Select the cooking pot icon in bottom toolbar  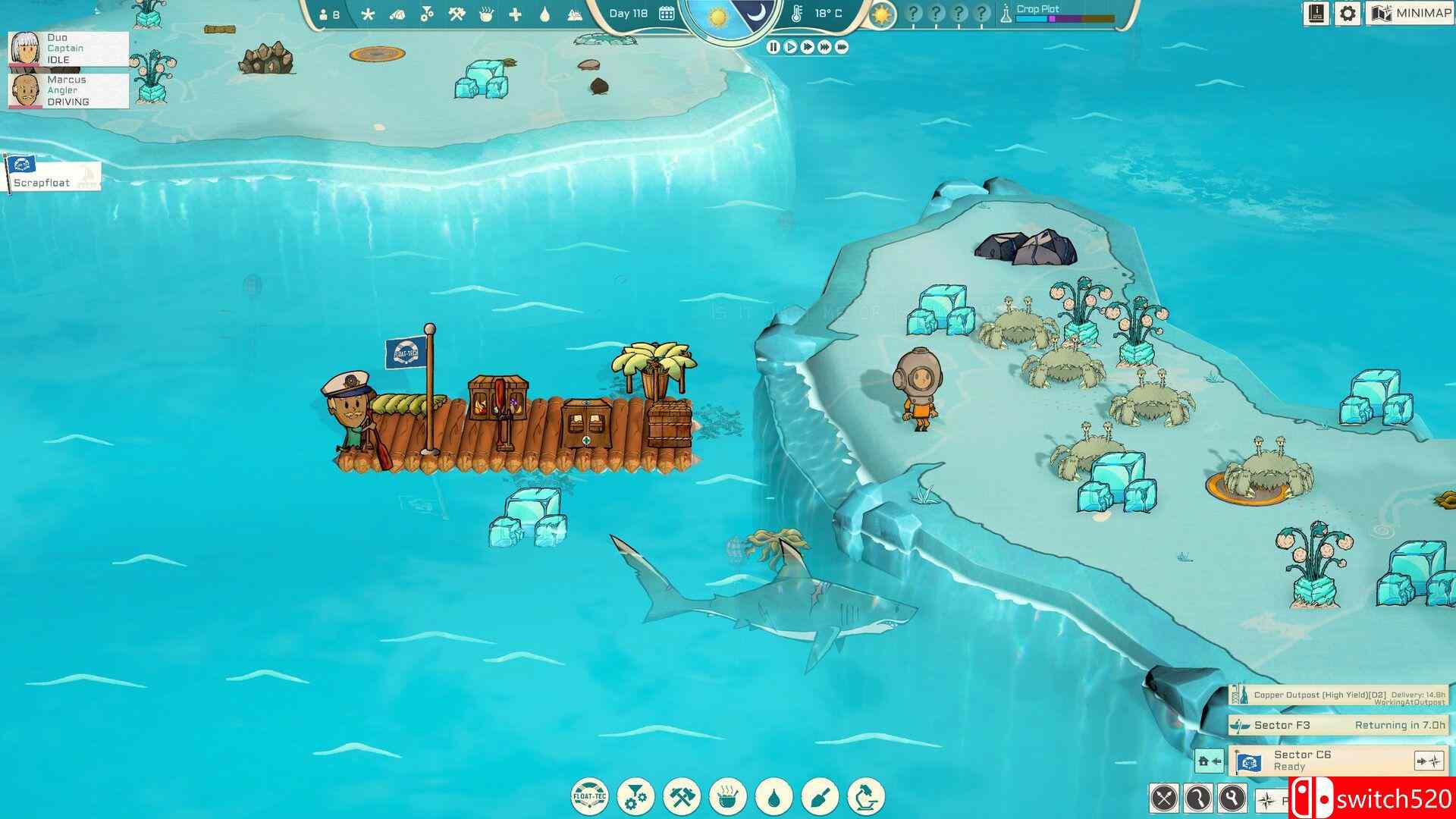coord(728,795)
